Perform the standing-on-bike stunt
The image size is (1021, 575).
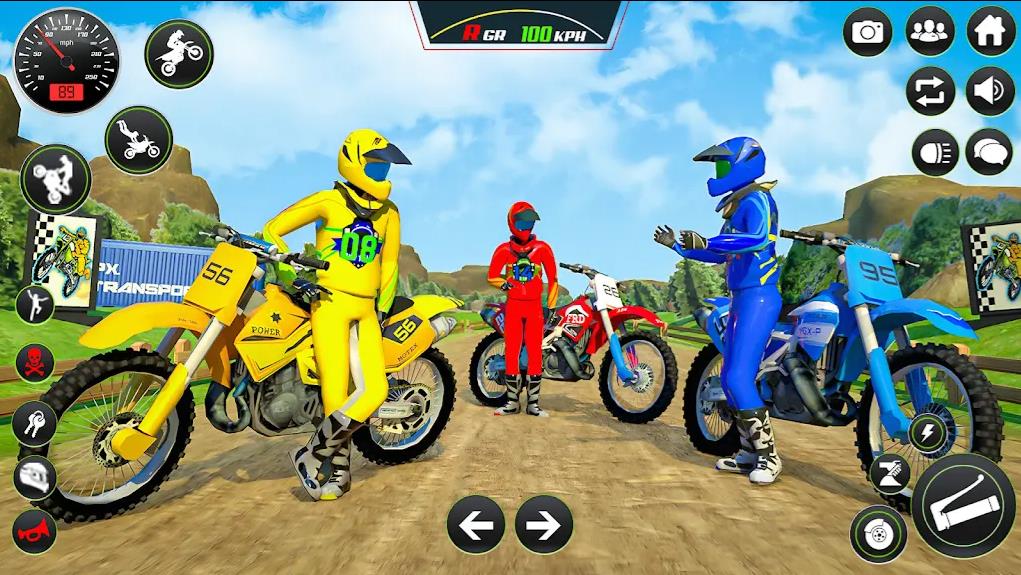[x=179, y=53]
